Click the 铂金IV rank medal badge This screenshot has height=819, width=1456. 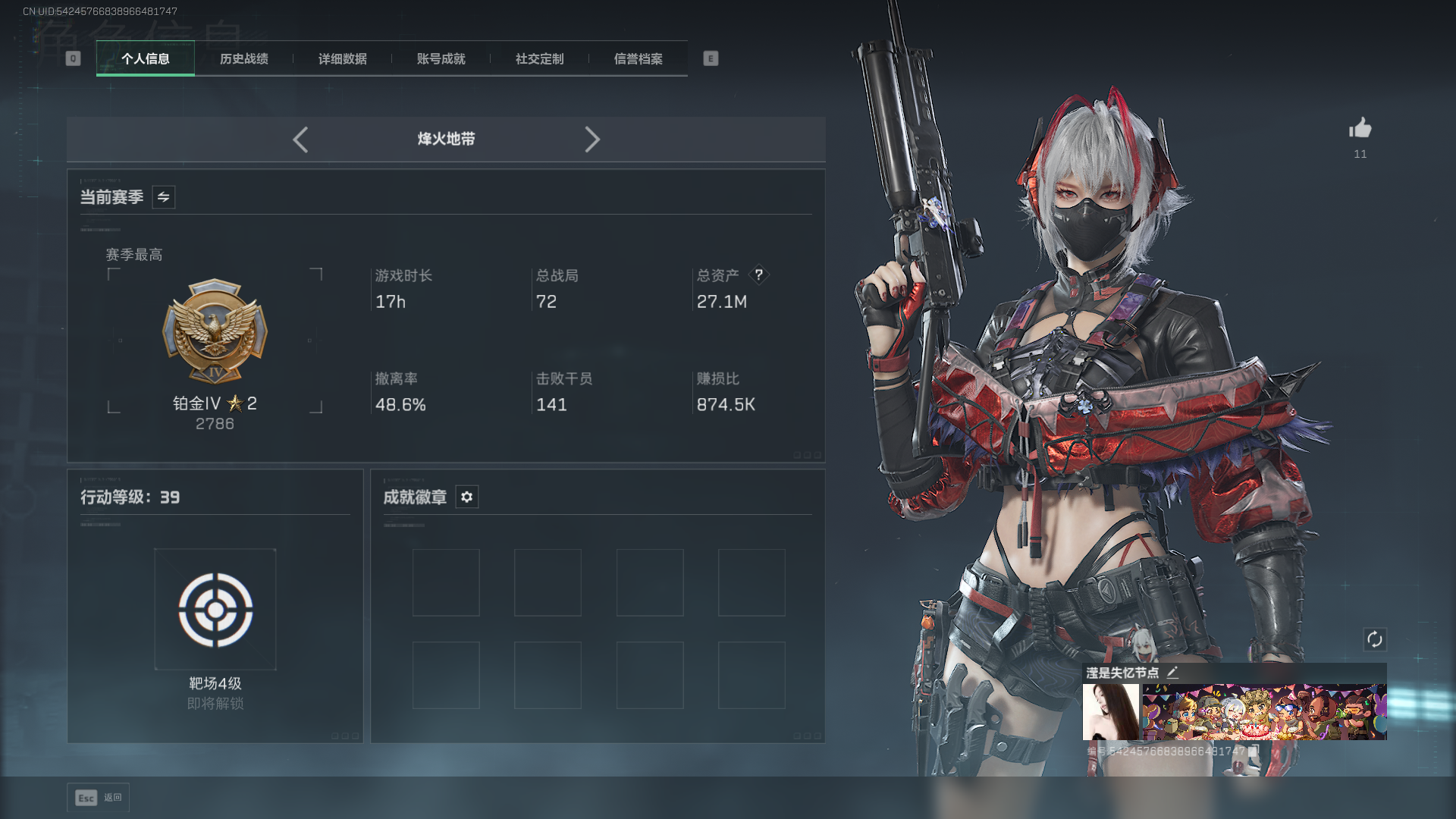(x=215, y=332)
